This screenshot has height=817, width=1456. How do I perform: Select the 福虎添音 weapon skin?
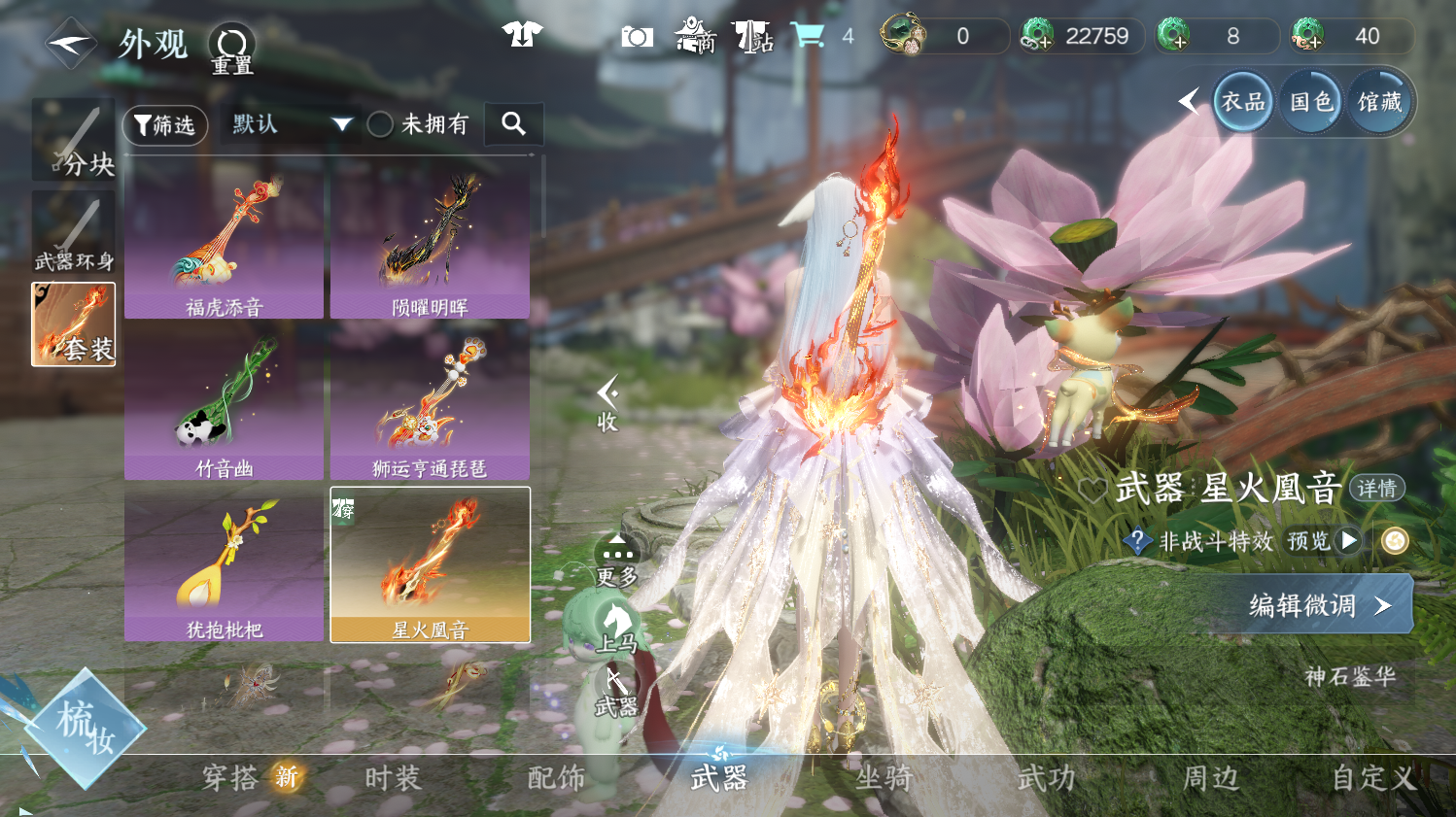pyautogui.click(x=224, y=243)
